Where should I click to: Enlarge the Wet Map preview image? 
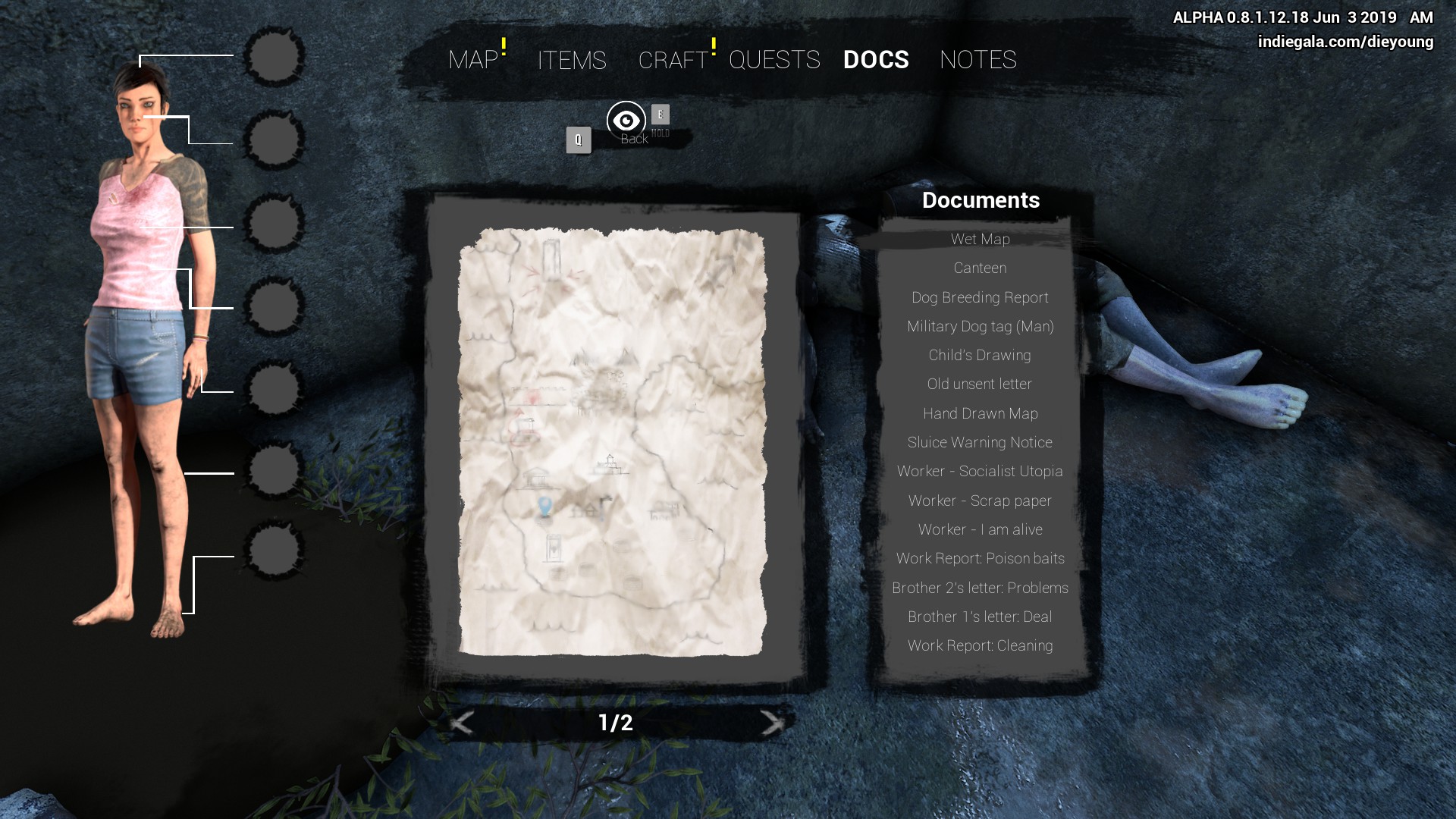[x=613, y=442]
